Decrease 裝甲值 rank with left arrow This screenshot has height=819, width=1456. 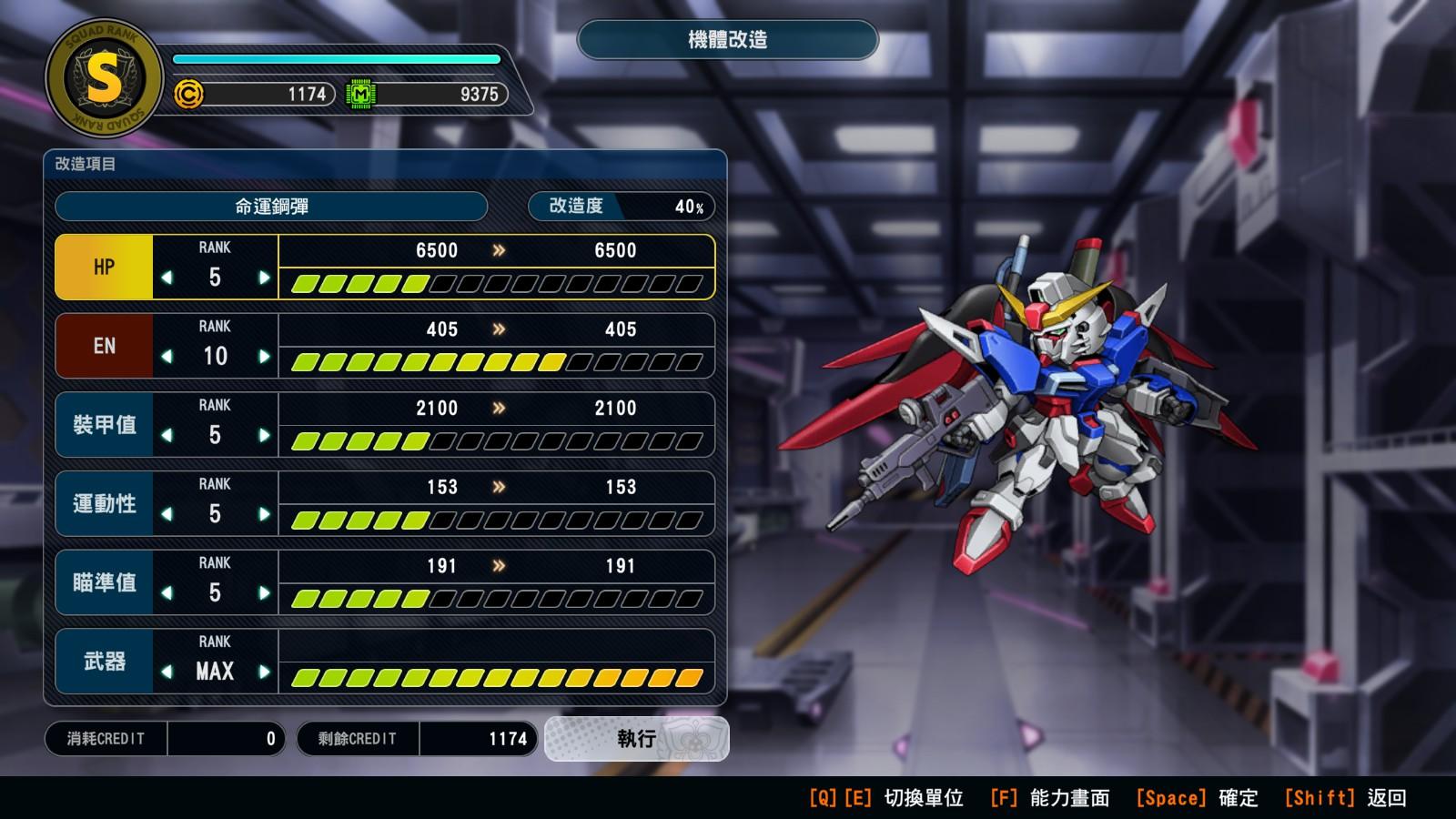click(167, 436)
